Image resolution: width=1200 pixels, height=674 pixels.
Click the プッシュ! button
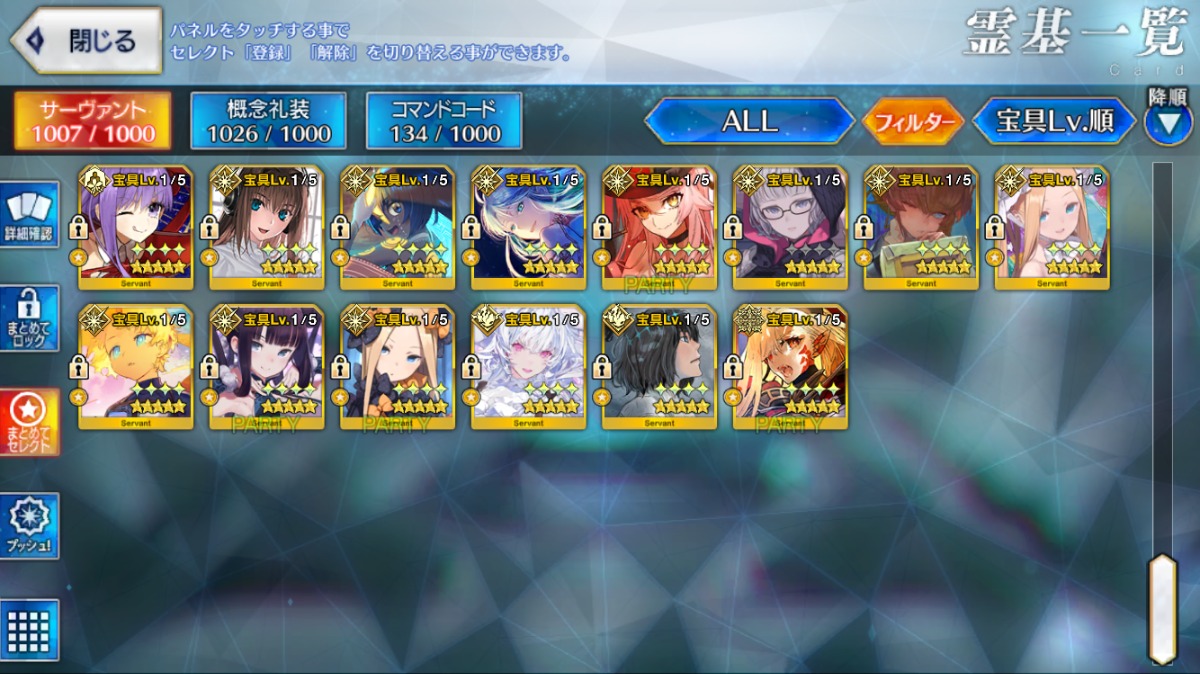pyautogui.click(x=29, y=526)
